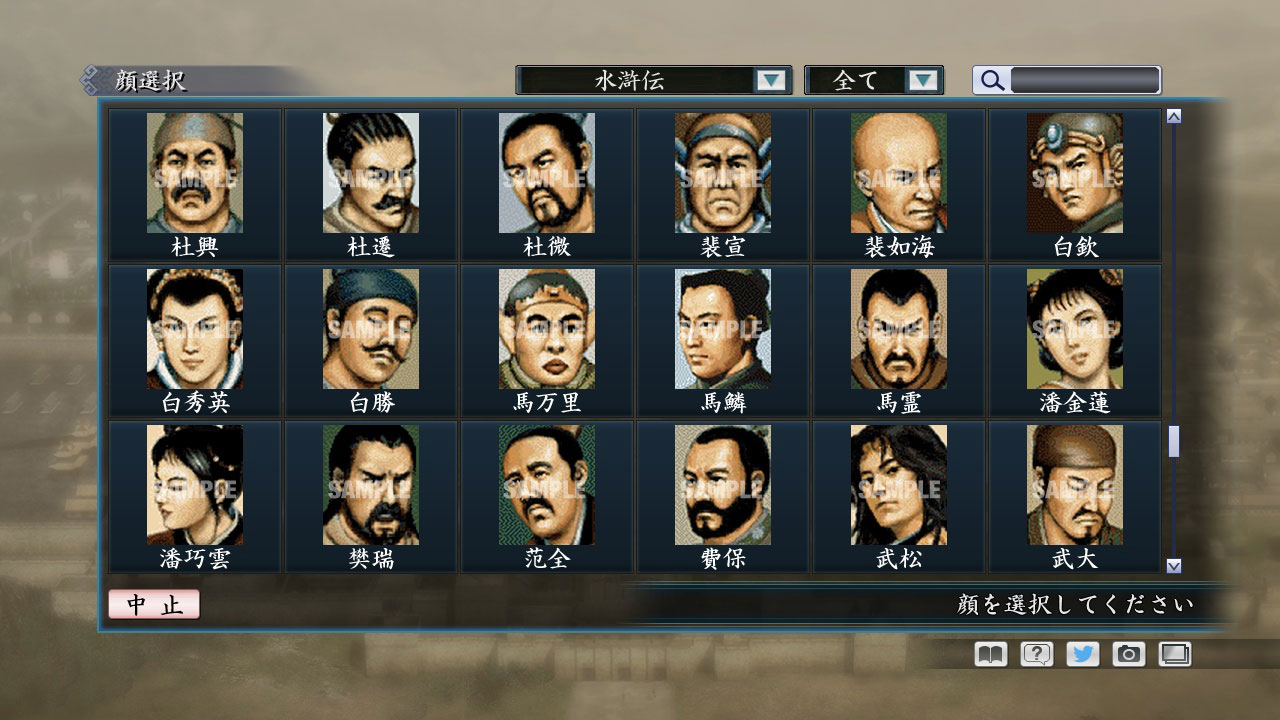Pick the 樊瑞 face thumbnail
Screen dimensions: 1280x720
coord(370,483)
